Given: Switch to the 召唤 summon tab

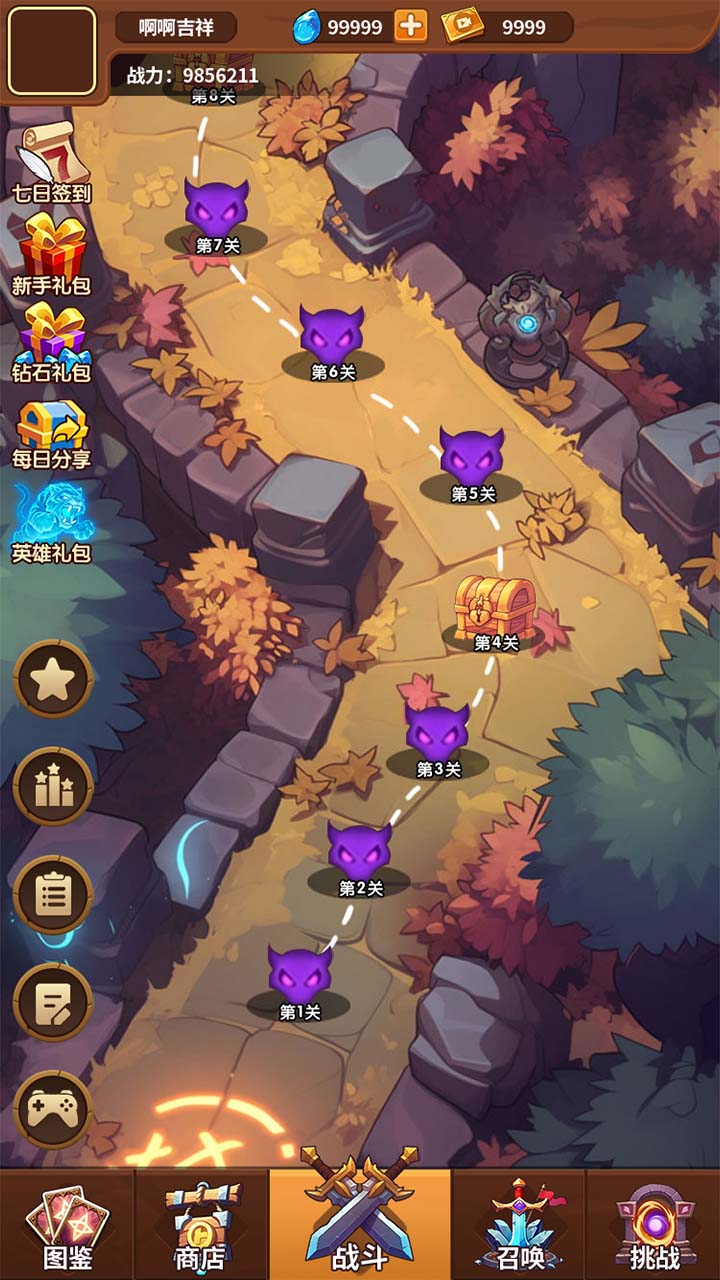Looking at the screenshot, I should point(518,1226).
